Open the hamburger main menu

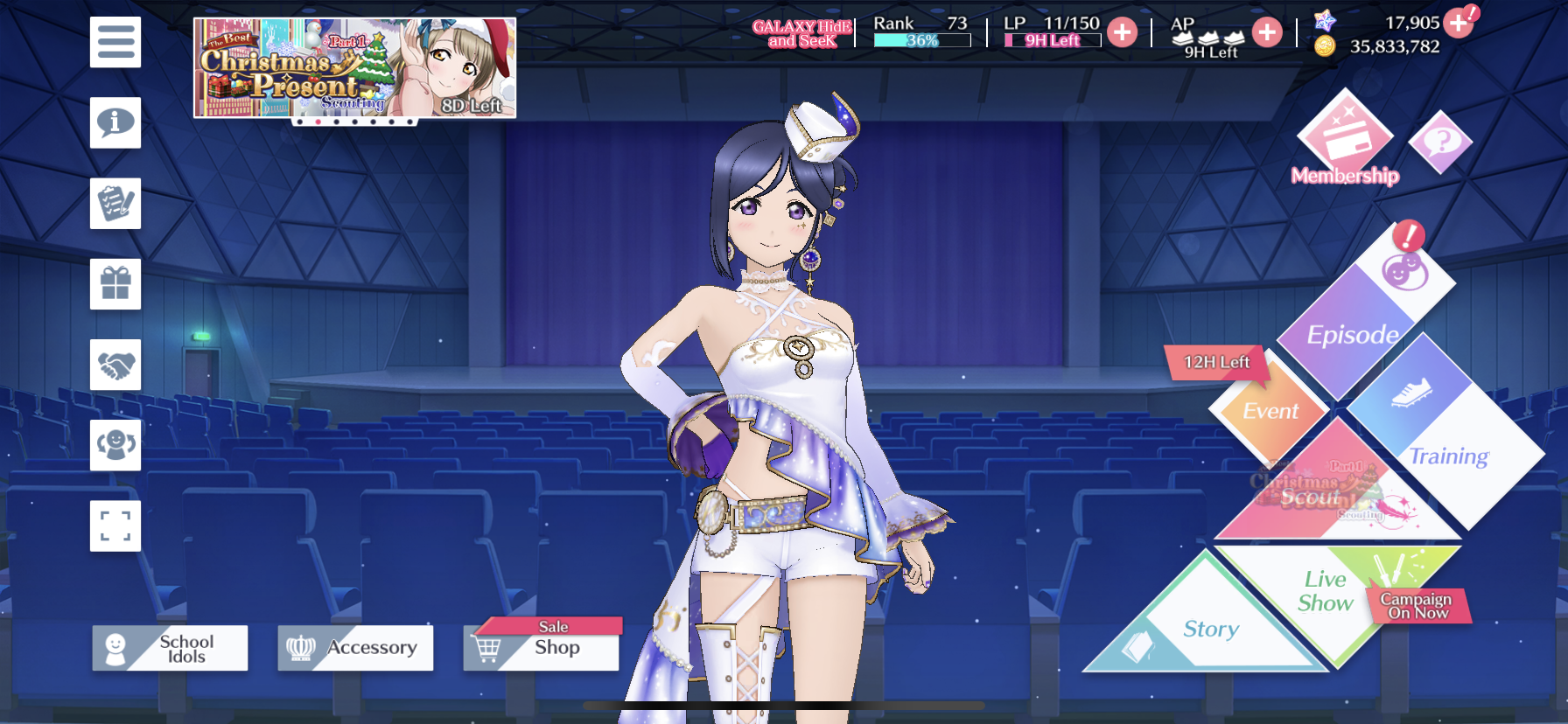pos(115,42)
